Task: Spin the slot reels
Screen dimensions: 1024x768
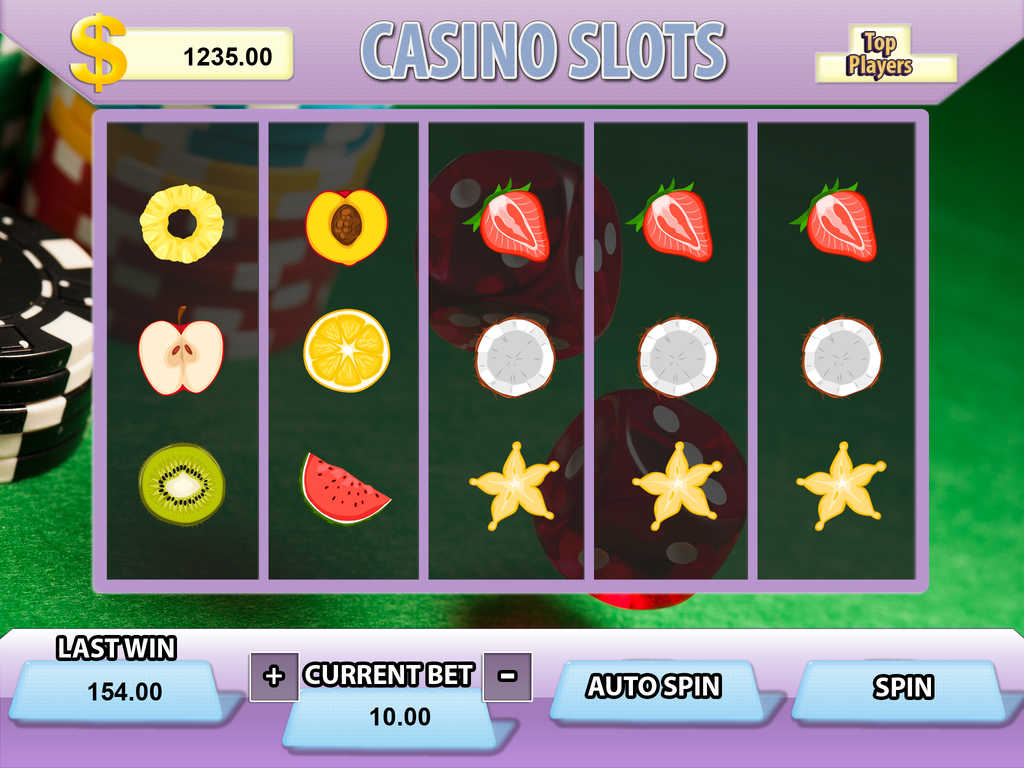Action: pyautogui.click(x=902, y=688)
